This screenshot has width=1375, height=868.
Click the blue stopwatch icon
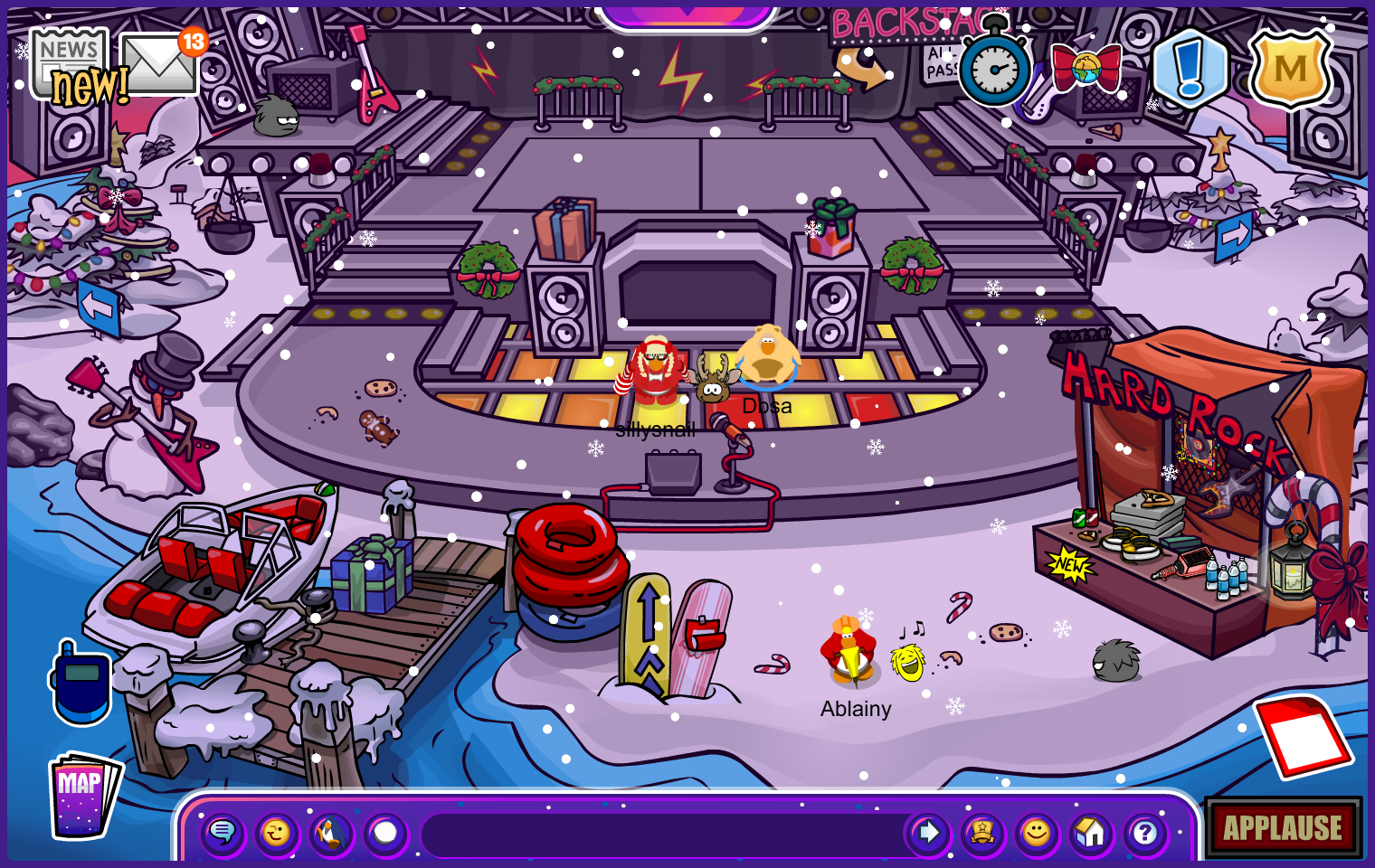coord(994,70)
